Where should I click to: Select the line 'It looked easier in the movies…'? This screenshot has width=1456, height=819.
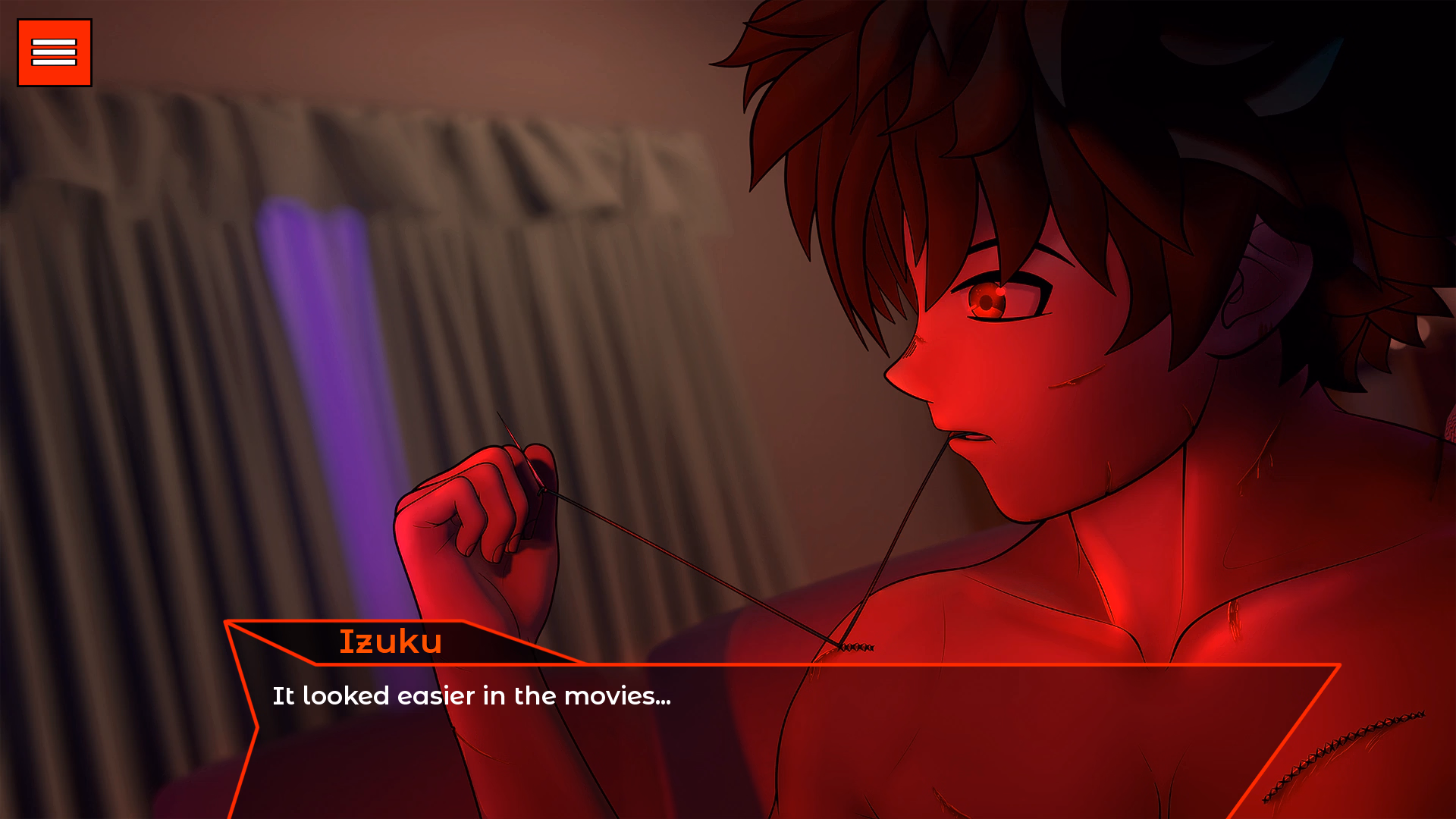coord(470,695)
